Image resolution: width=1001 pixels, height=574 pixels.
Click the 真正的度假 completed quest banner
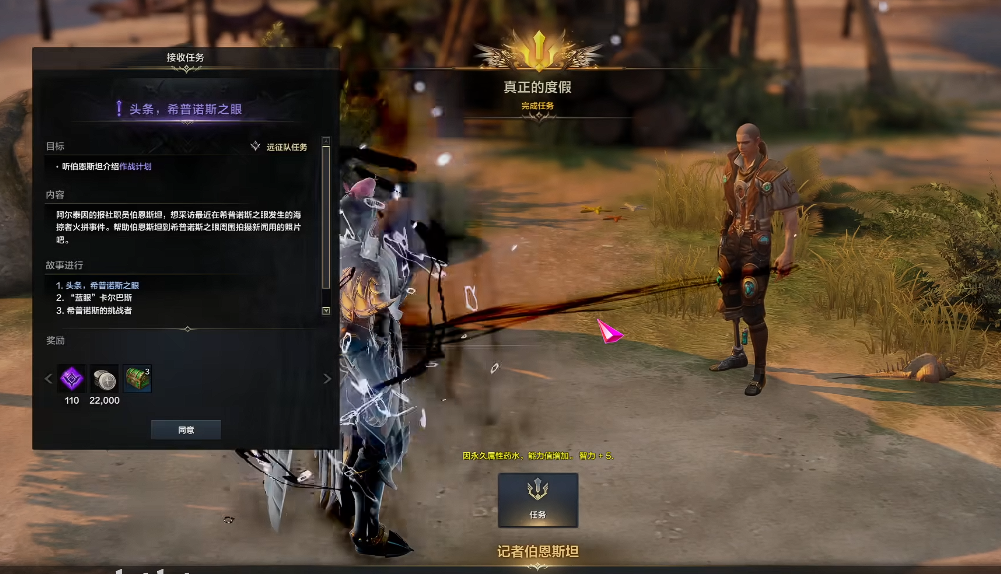pos(538,87)
